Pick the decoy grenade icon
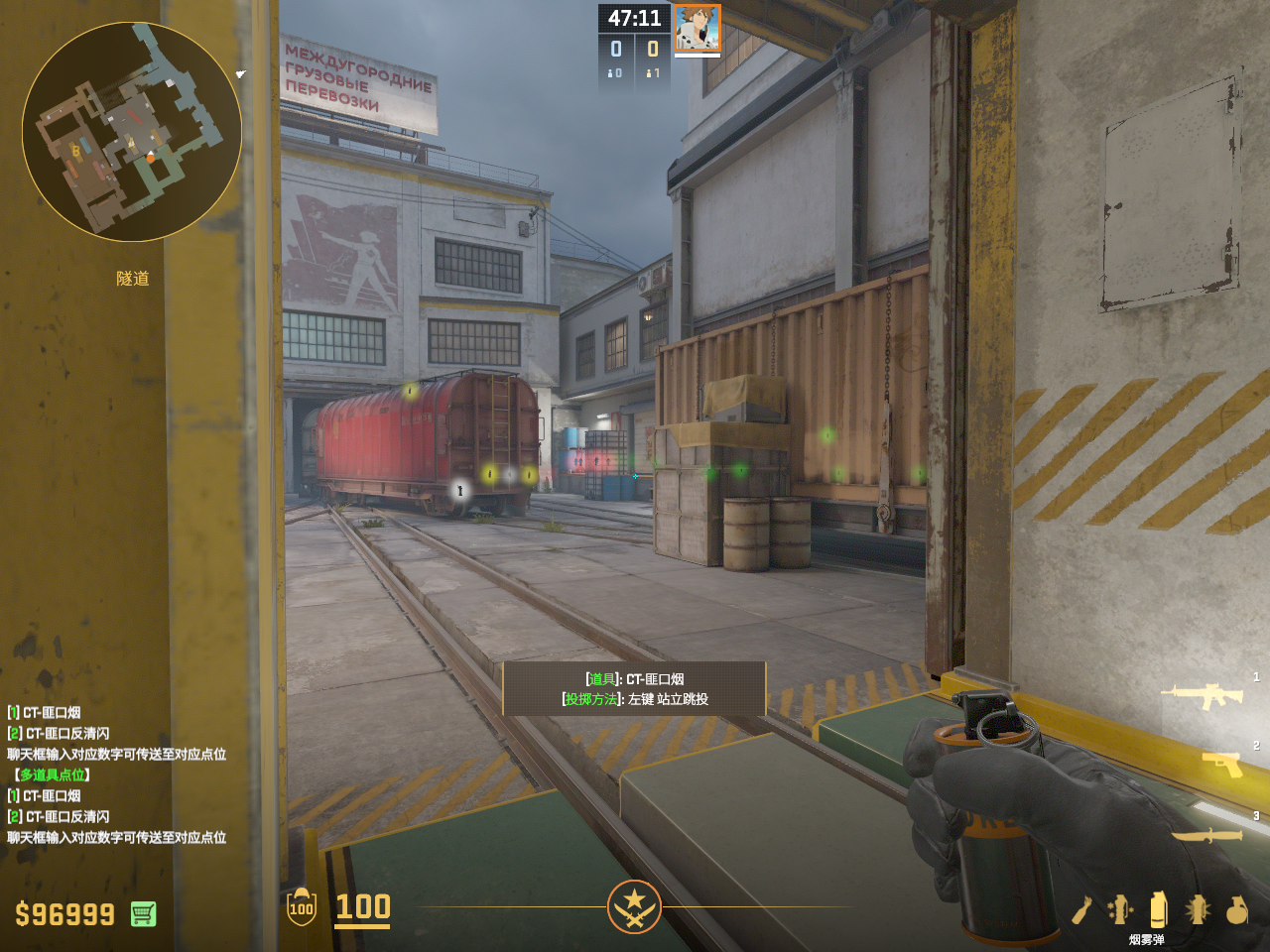This screenshot has width=1270, height=952. (x=1120, y=909)
